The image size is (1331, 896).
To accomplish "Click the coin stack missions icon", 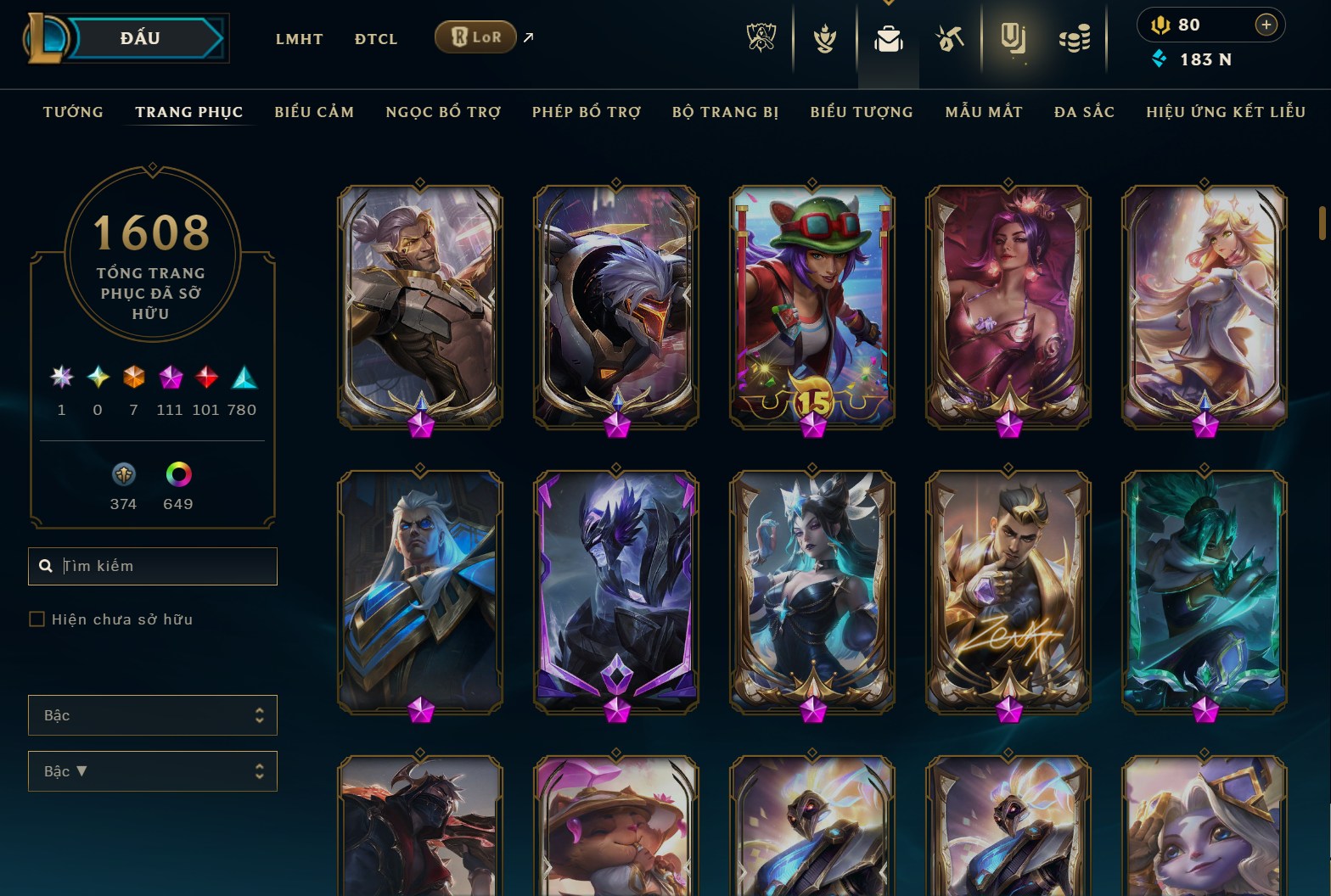I will (x=1076, y=36).
